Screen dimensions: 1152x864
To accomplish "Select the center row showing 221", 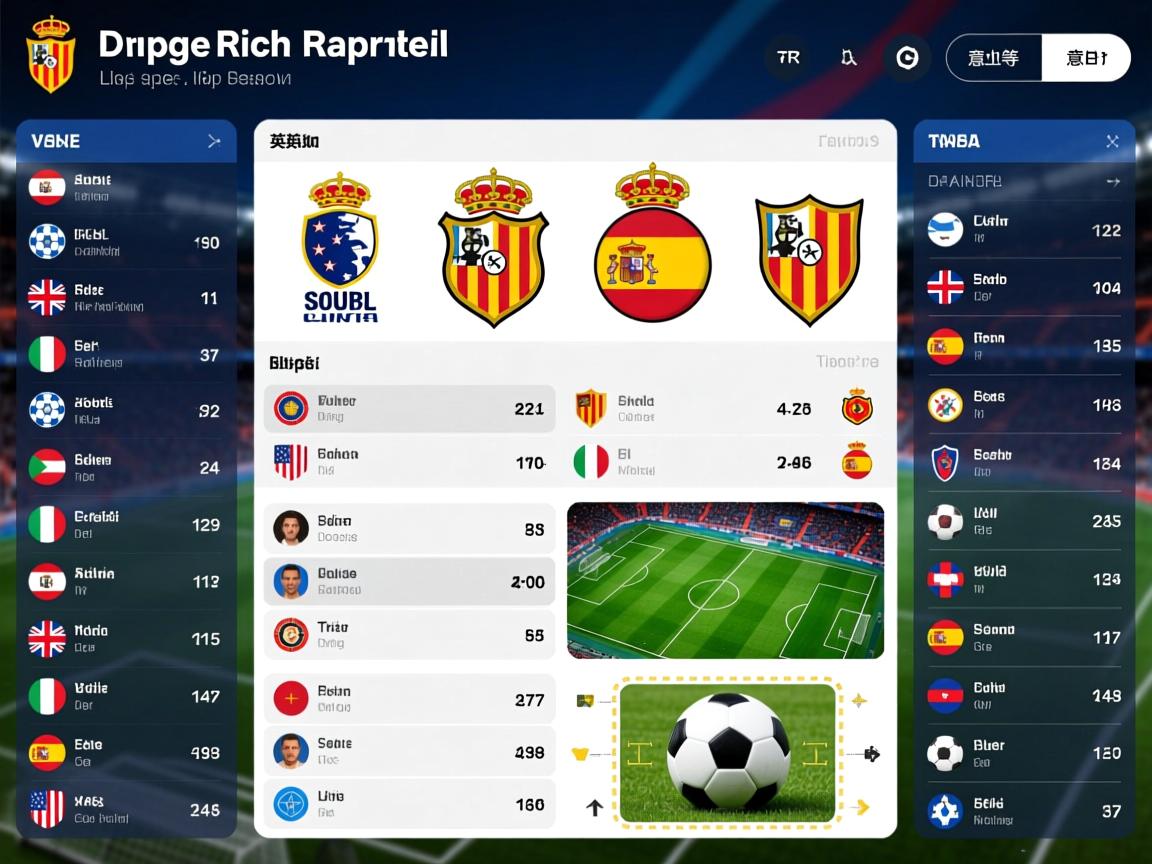I will point(409,408).
